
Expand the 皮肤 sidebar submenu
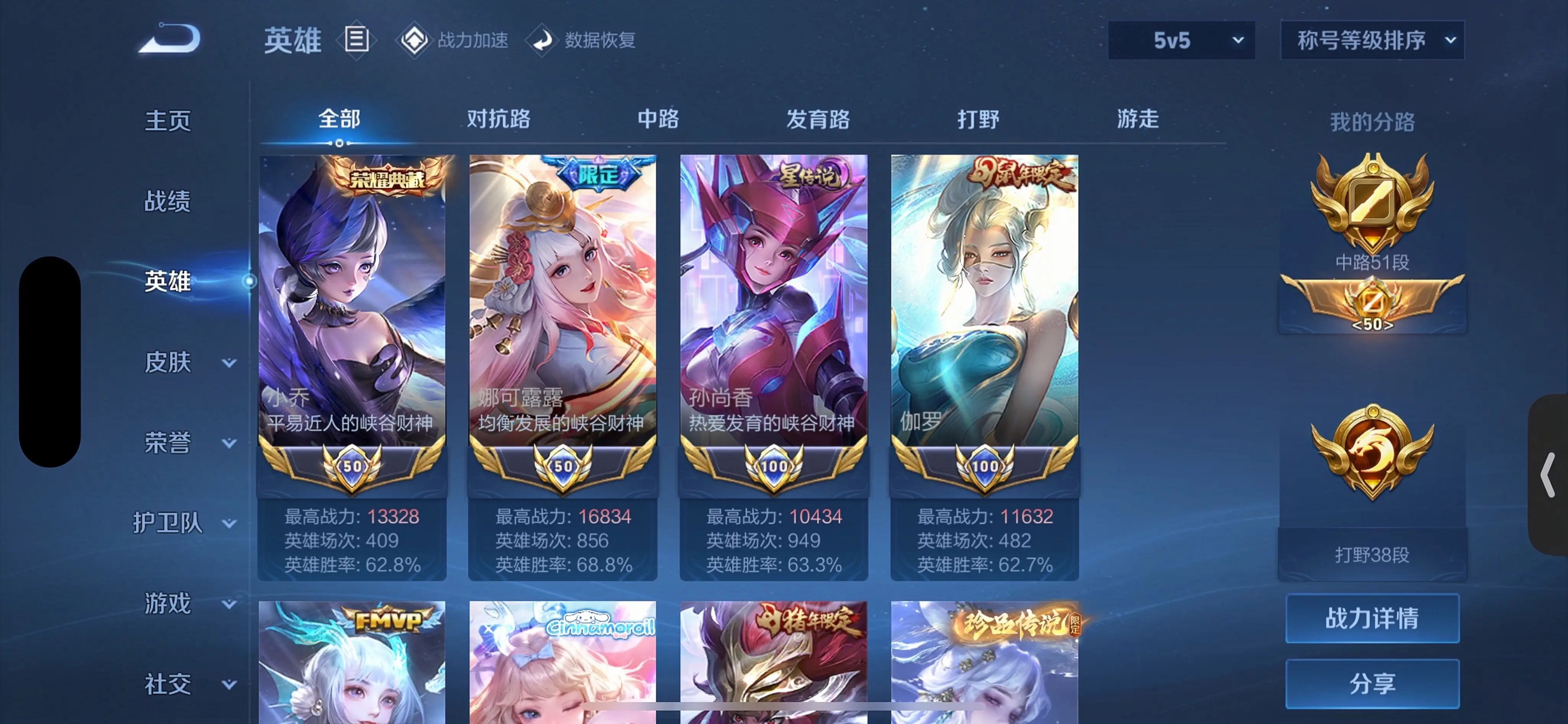183,362
